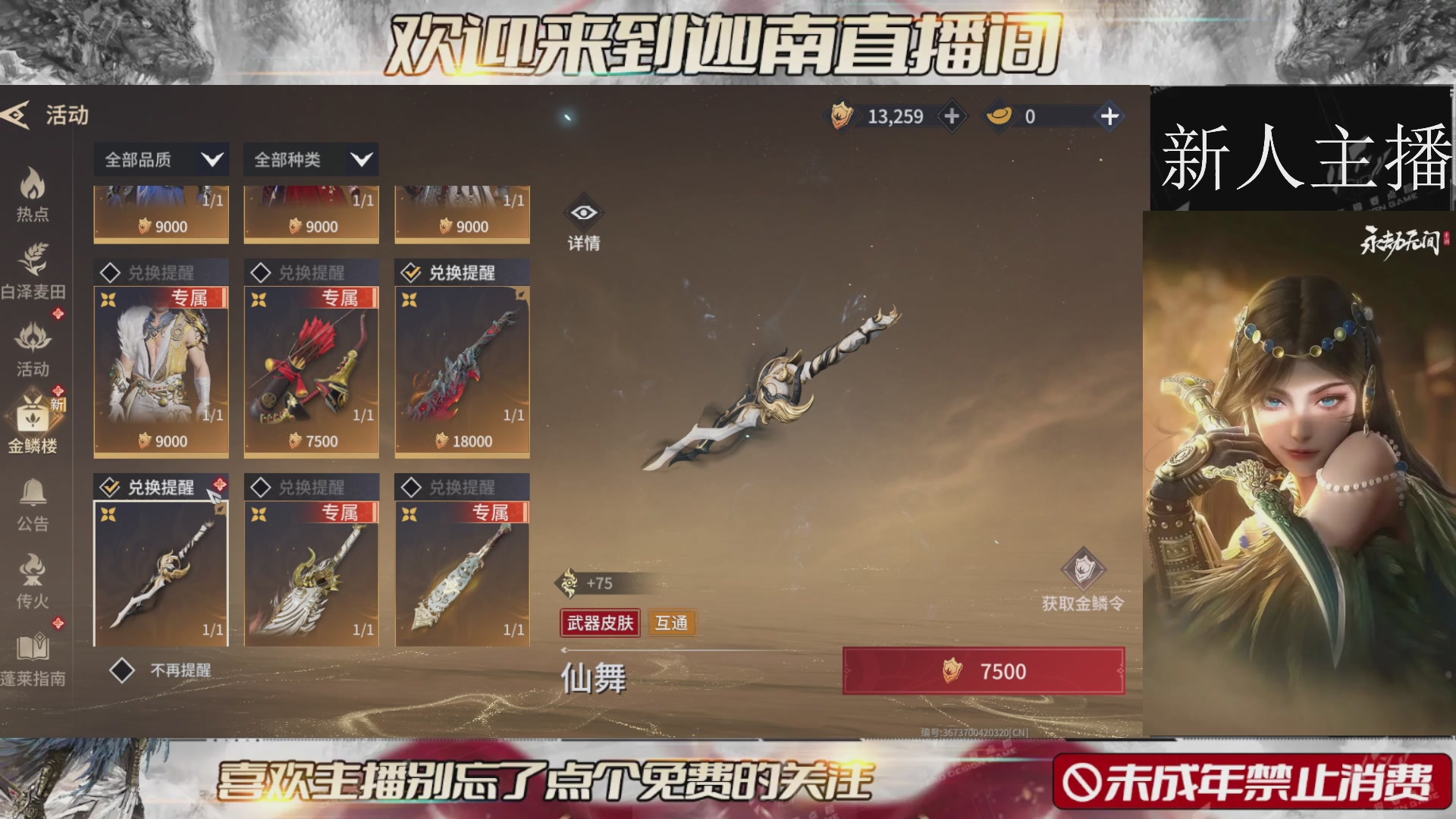Open the 公告 announcements bell
The height and width of the screenshot is (819, 1456).
coord(32,500)
